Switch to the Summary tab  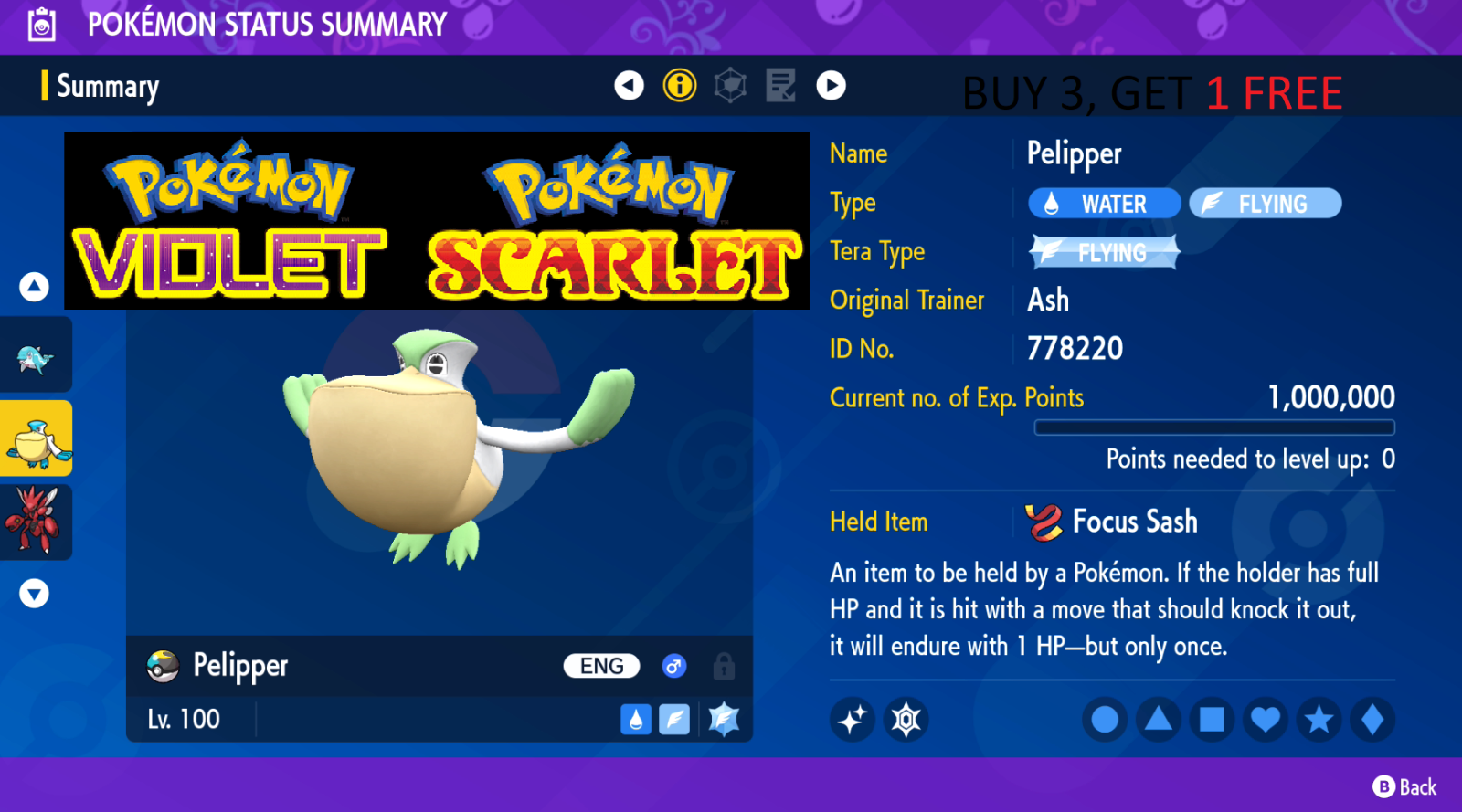tap(107, 86)
